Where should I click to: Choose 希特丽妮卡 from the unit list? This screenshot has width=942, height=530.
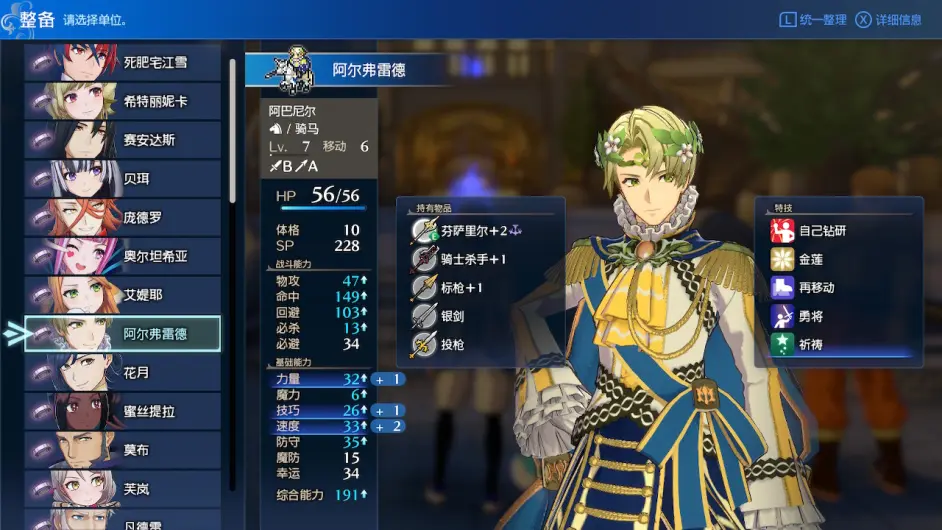tap(122, 102)
